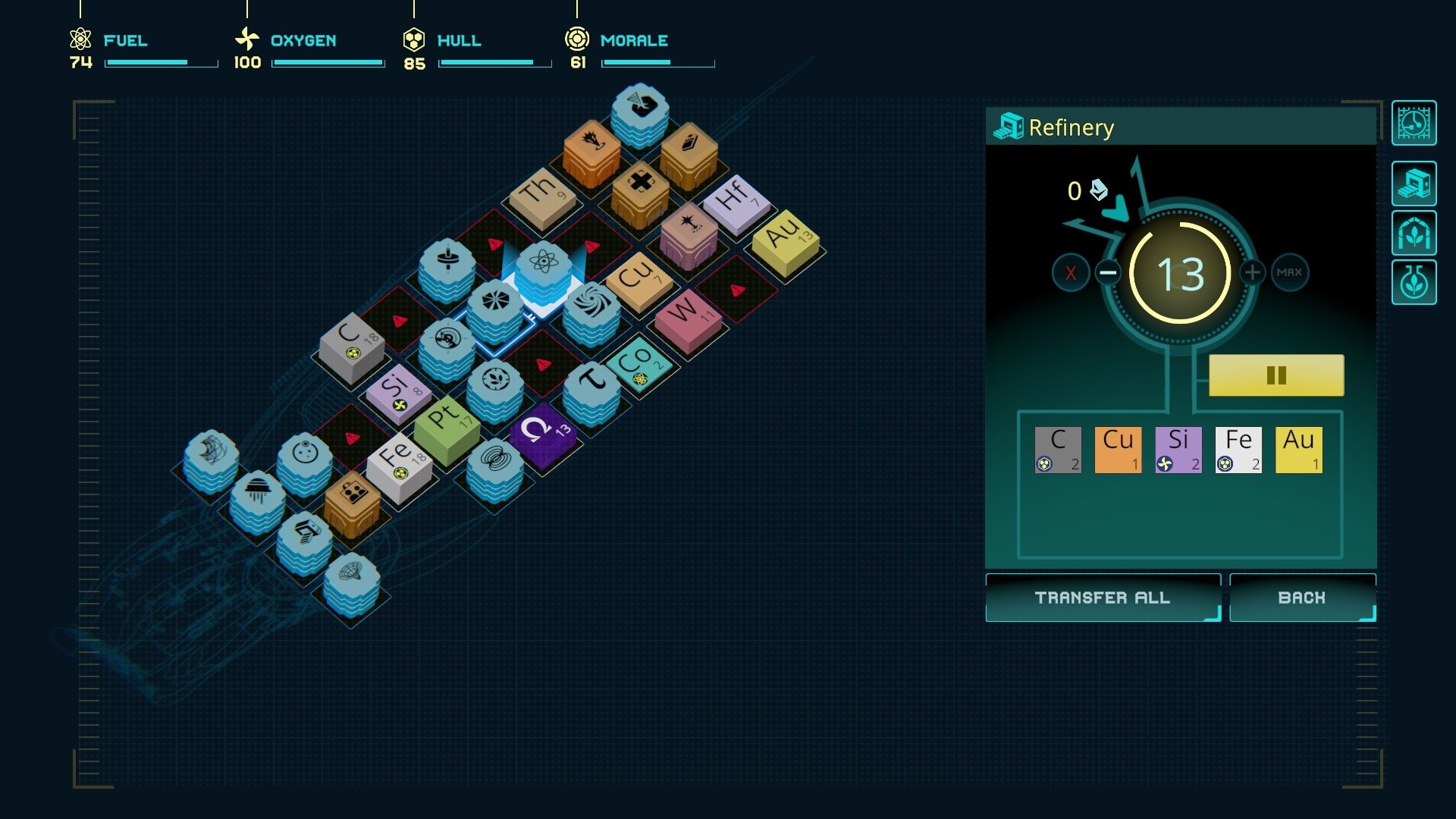Open the greenhouse plant sidebar tab
This screenshot has width=1456, height=819.
click(x=1414, y=233)
